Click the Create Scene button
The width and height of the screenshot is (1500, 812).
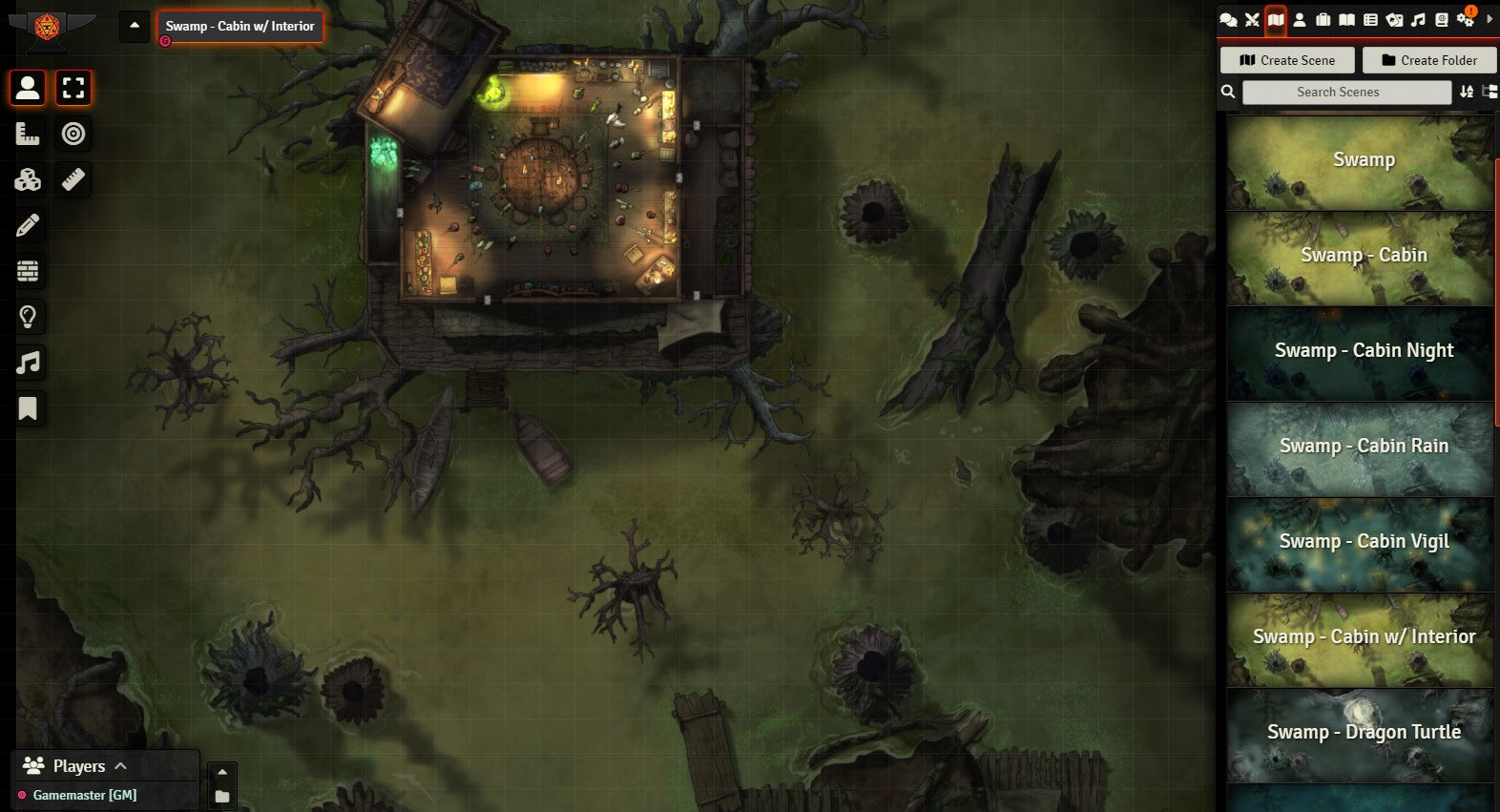(1287, 60)
